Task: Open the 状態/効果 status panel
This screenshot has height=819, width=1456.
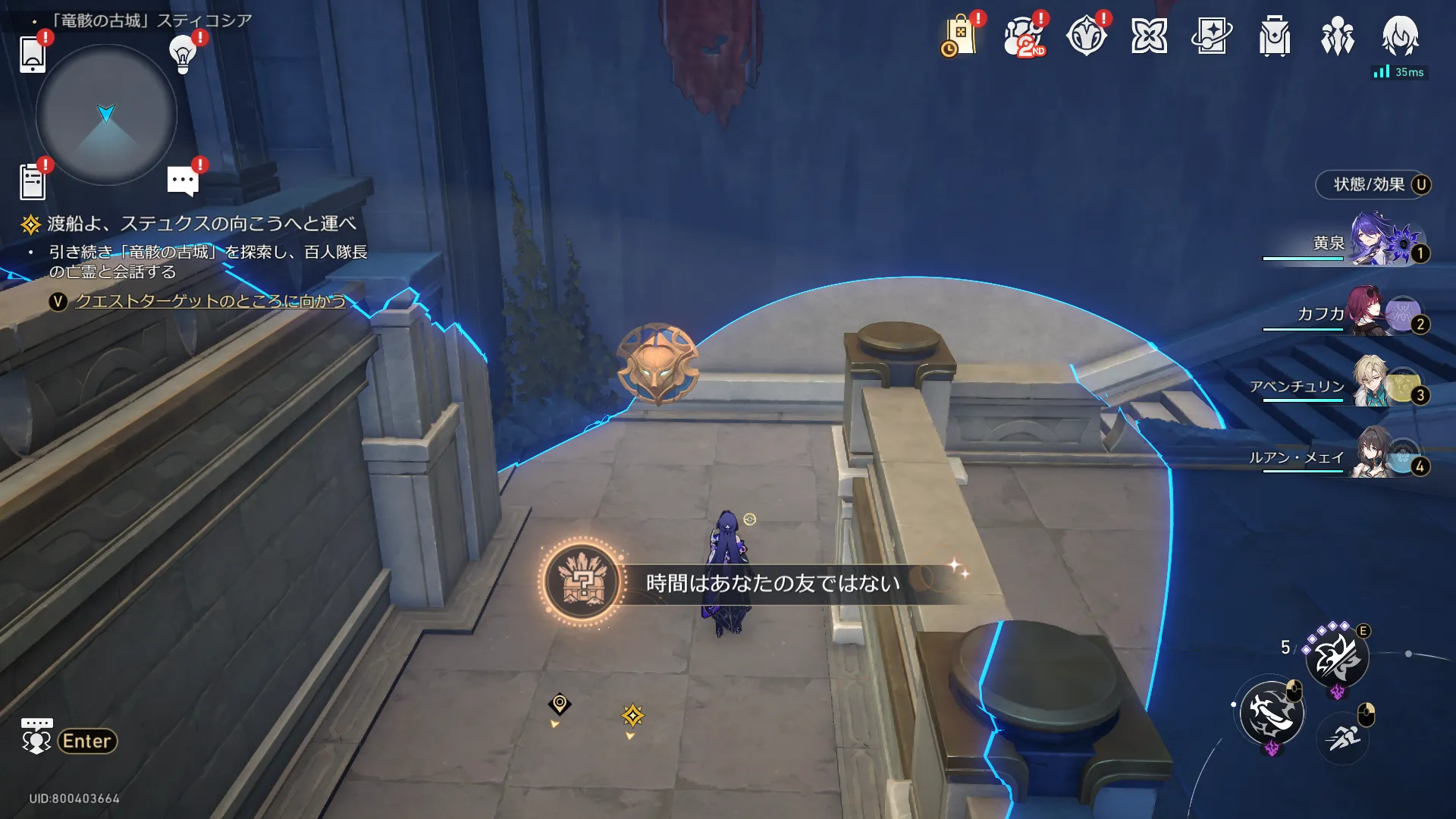Action: 1373,184
